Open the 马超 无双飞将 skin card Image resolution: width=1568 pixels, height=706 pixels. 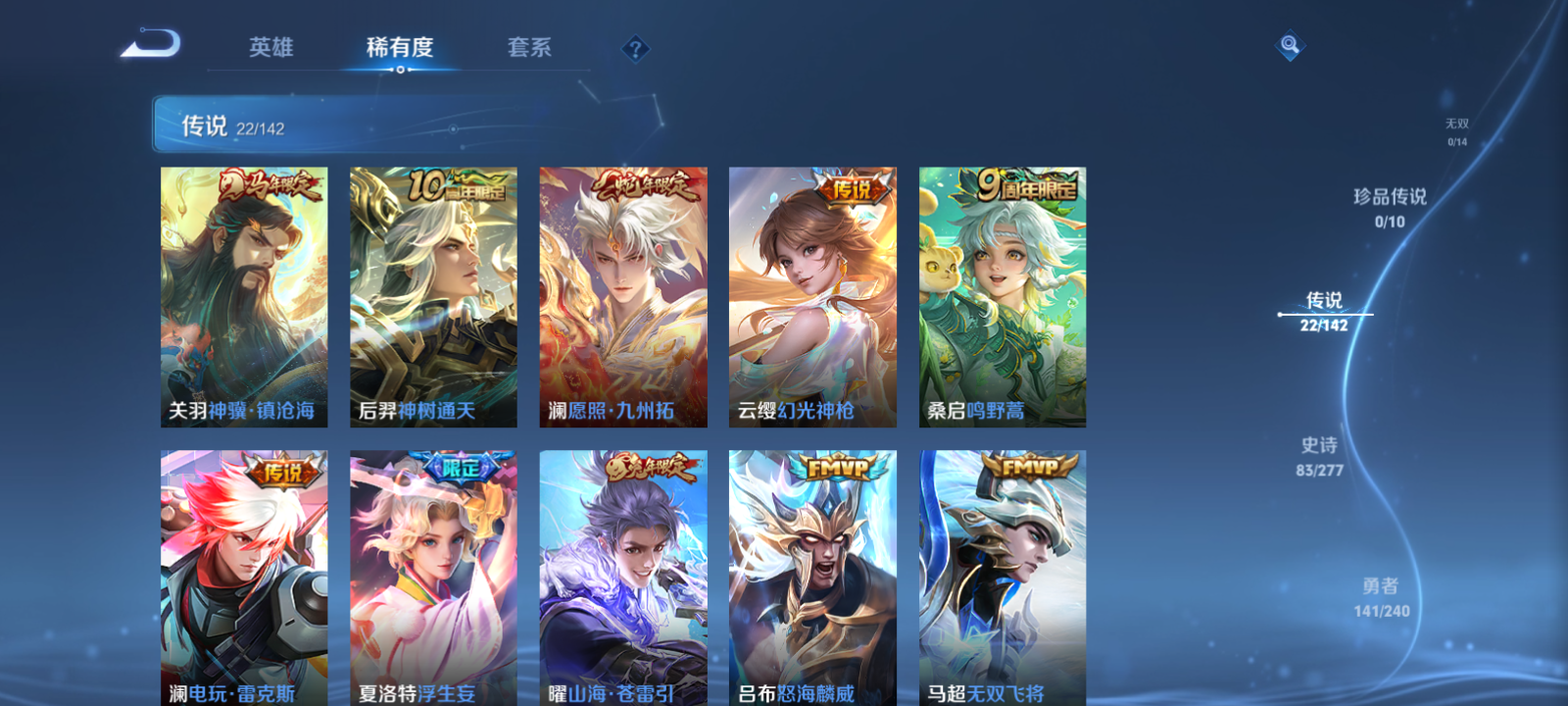[x=1002, y=579]
